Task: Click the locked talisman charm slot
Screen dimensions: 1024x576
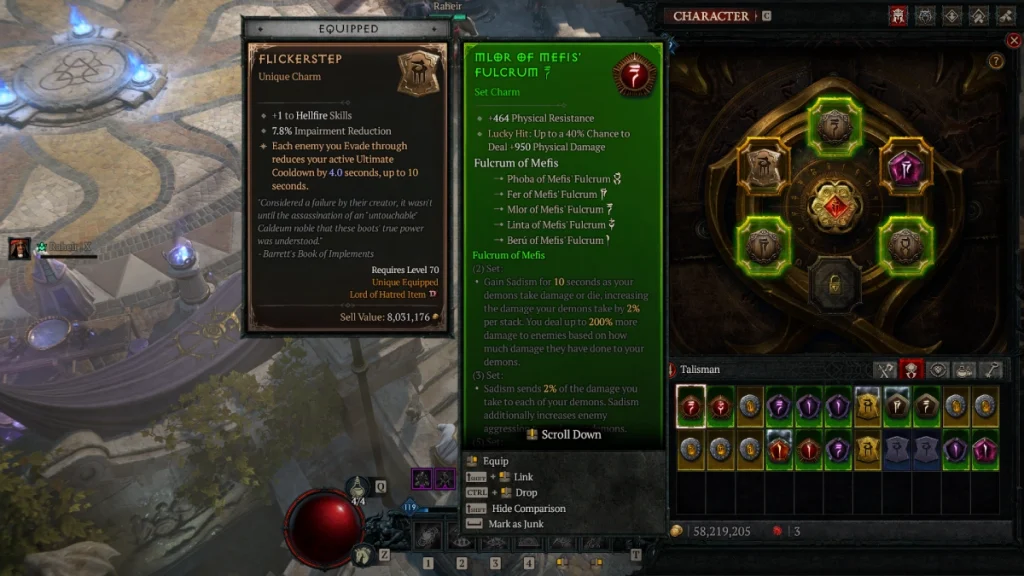Action: tap(834, 283)
